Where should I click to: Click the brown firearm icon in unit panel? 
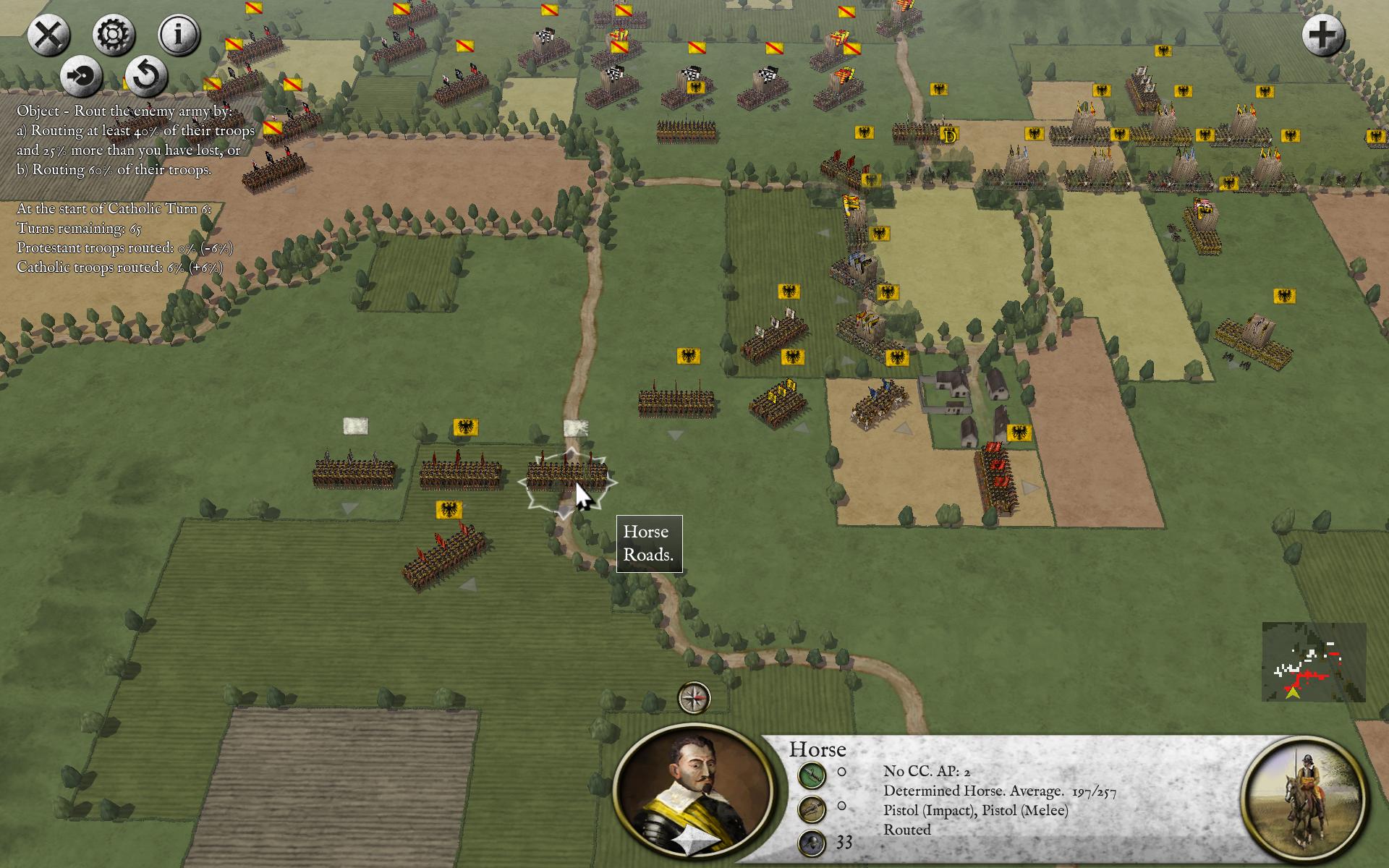click(812, 809)
